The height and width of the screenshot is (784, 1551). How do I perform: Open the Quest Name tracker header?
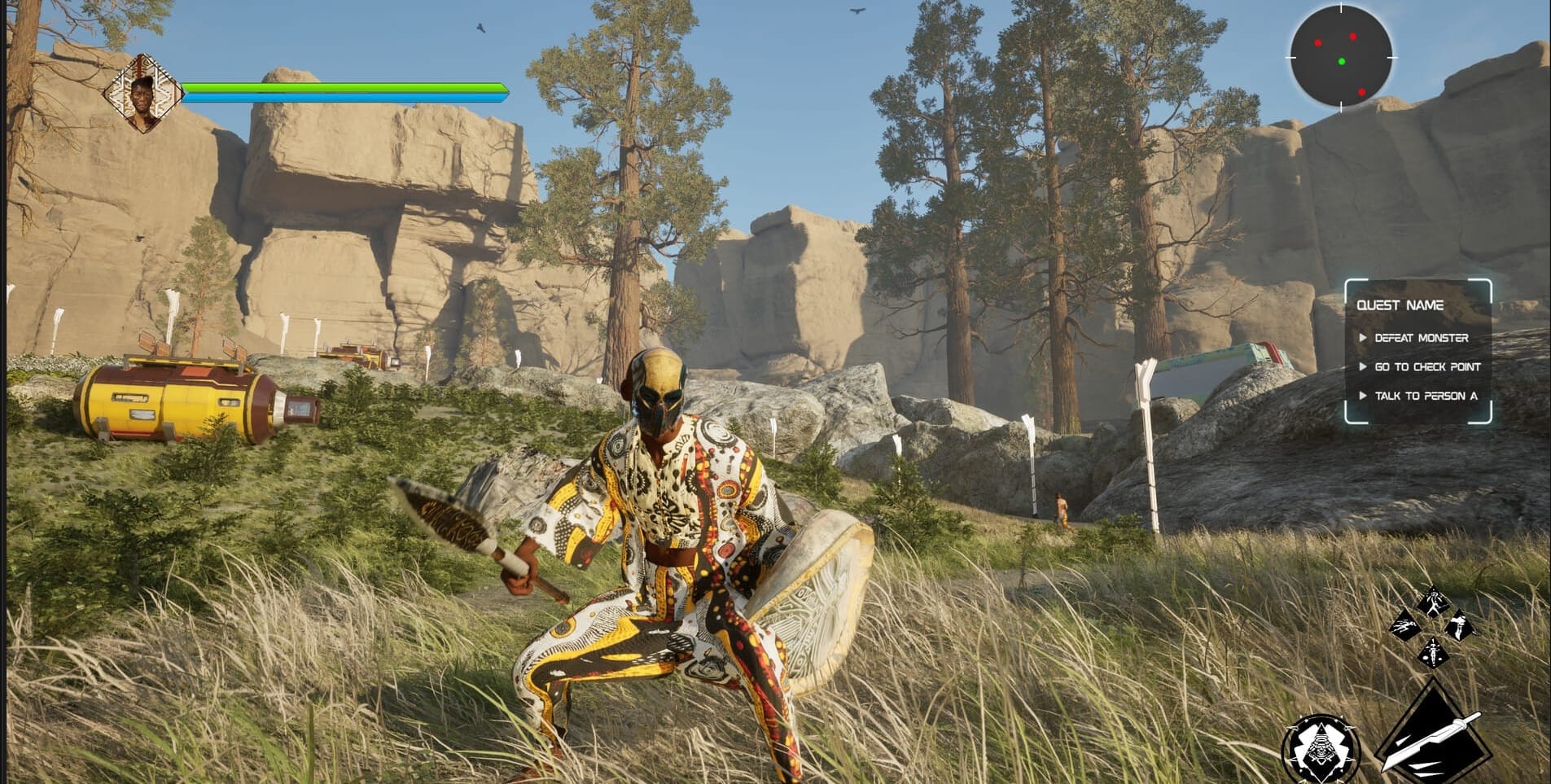[1400, 305]
